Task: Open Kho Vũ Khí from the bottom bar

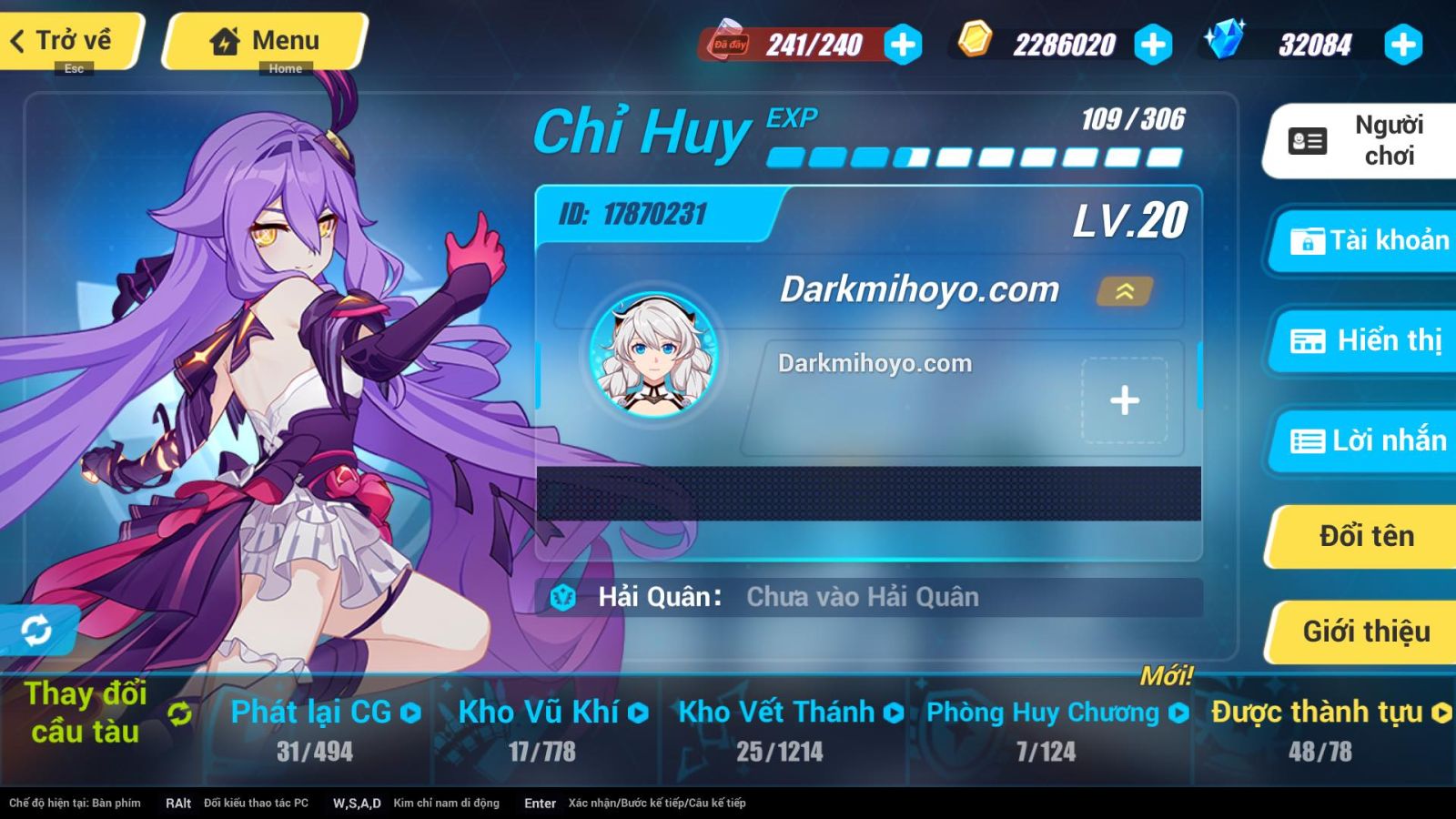Action: pos(546,713)
